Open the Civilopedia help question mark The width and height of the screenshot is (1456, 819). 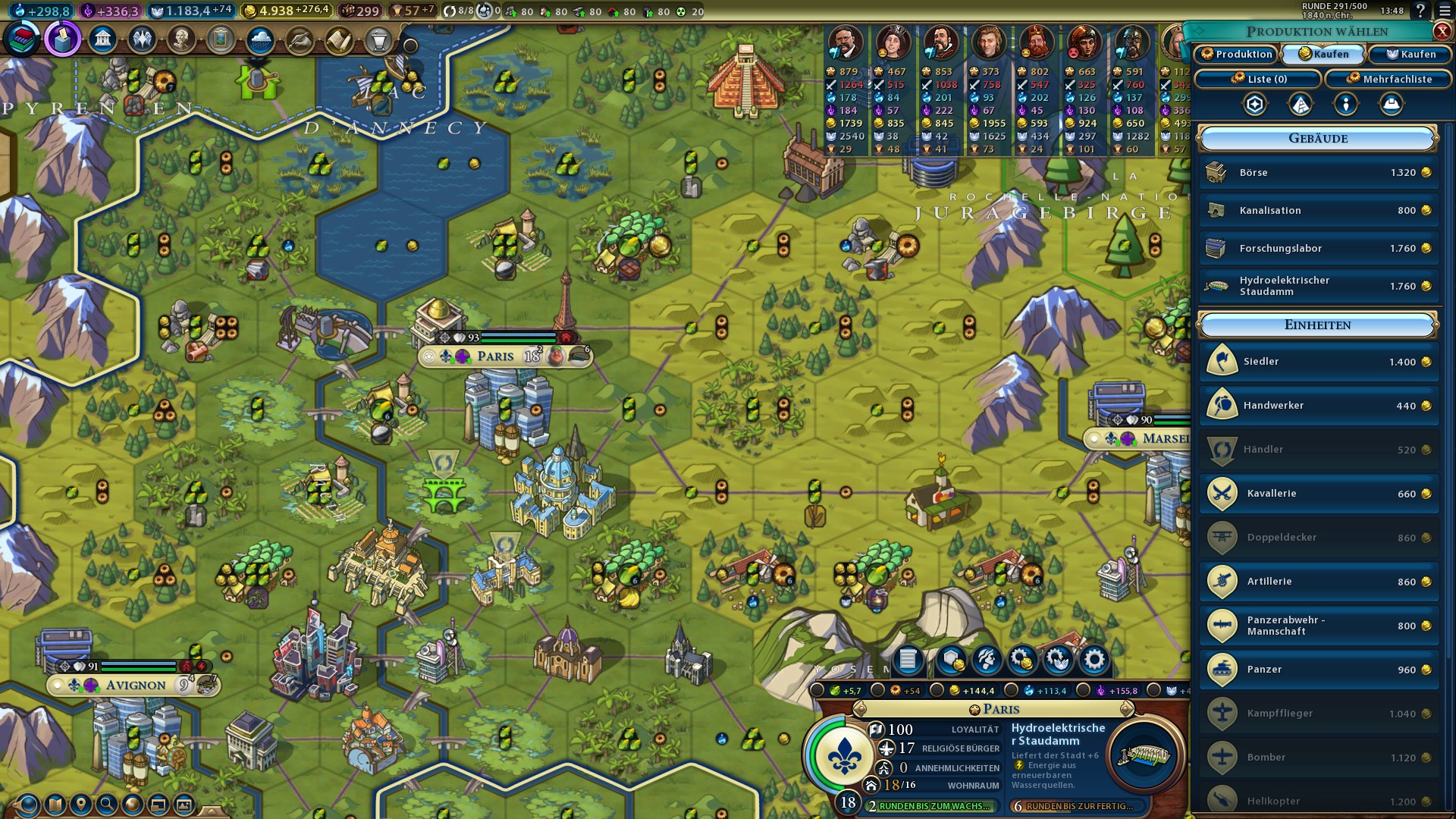coord(1420,11)
